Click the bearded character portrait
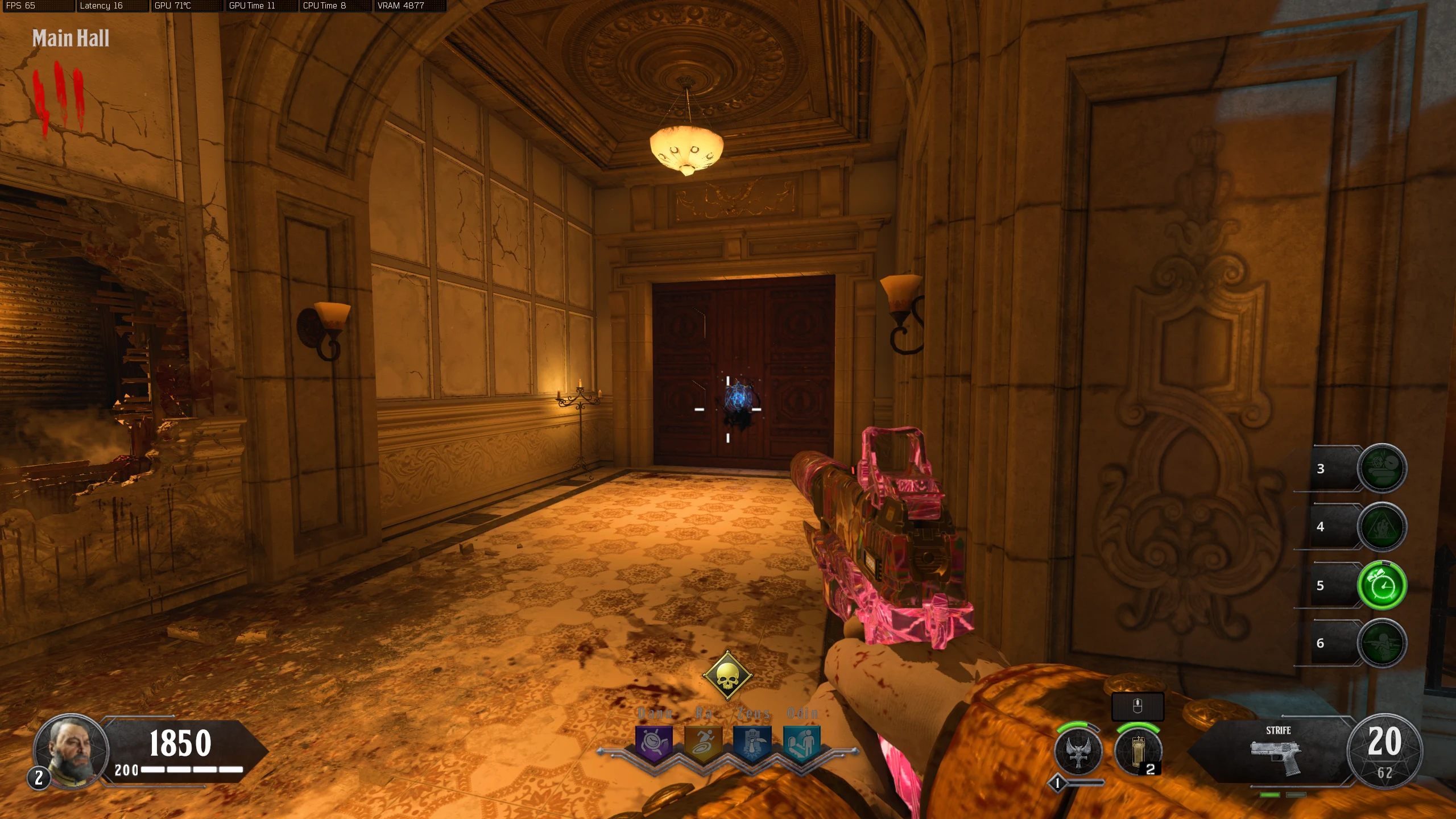 point(71,750)
